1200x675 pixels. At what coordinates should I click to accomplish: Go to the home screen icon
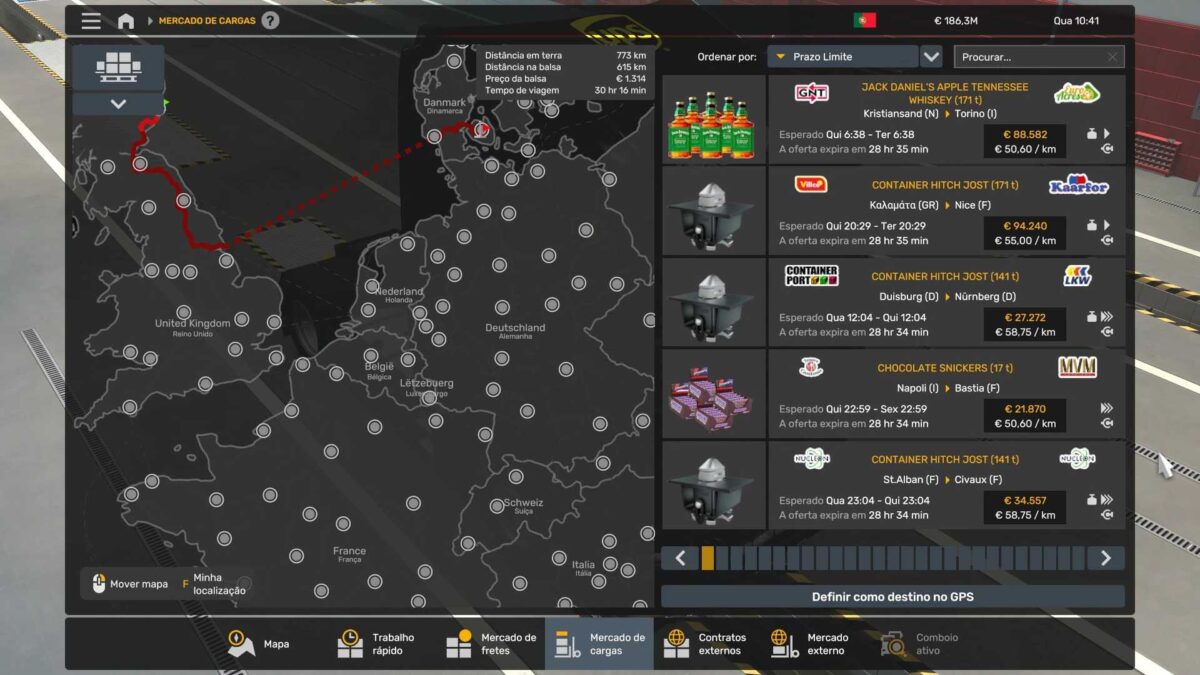click(126, 21)
